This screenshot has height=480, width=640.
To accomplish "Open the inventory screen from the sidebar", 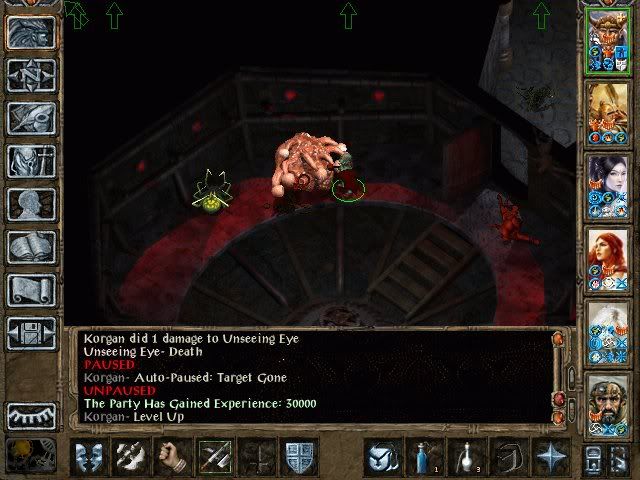I will point(31,161).
